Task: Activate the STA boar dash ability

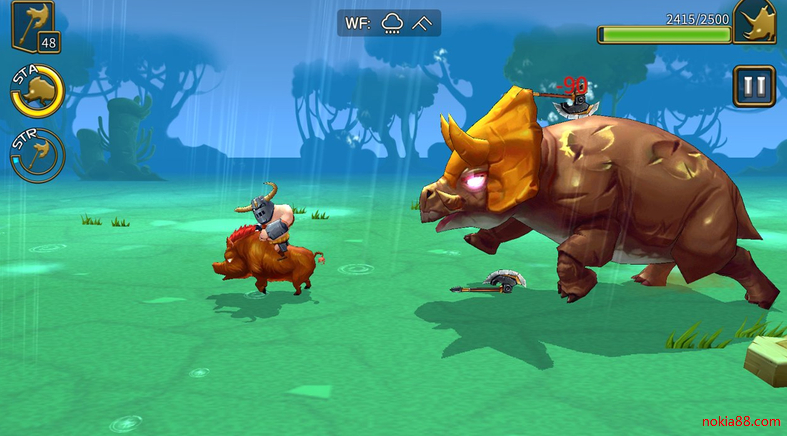Action: click(x=37, y=90)
